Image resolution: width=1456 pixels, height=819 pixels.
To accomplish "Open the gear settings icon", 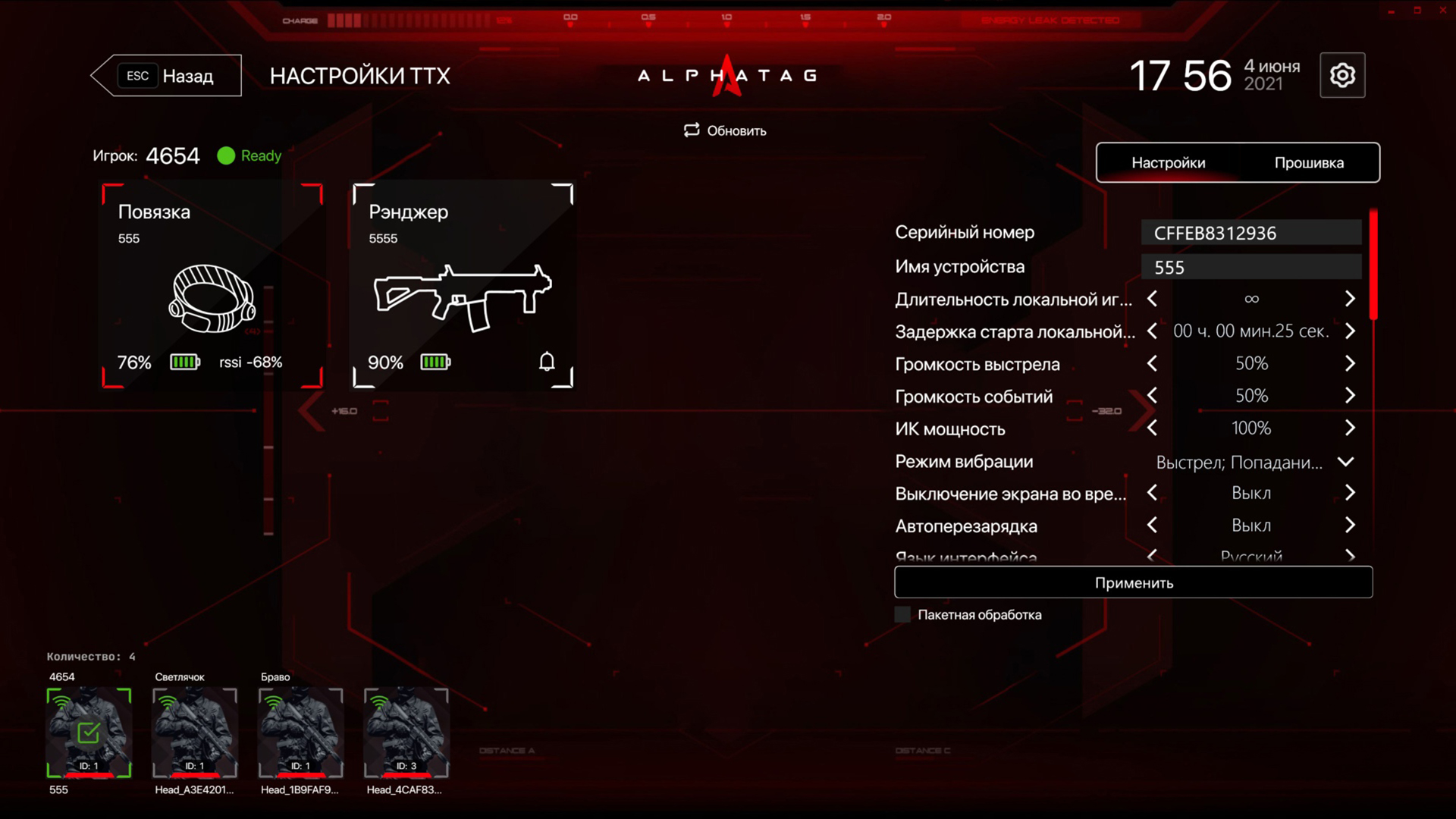I will (1342, 75).
